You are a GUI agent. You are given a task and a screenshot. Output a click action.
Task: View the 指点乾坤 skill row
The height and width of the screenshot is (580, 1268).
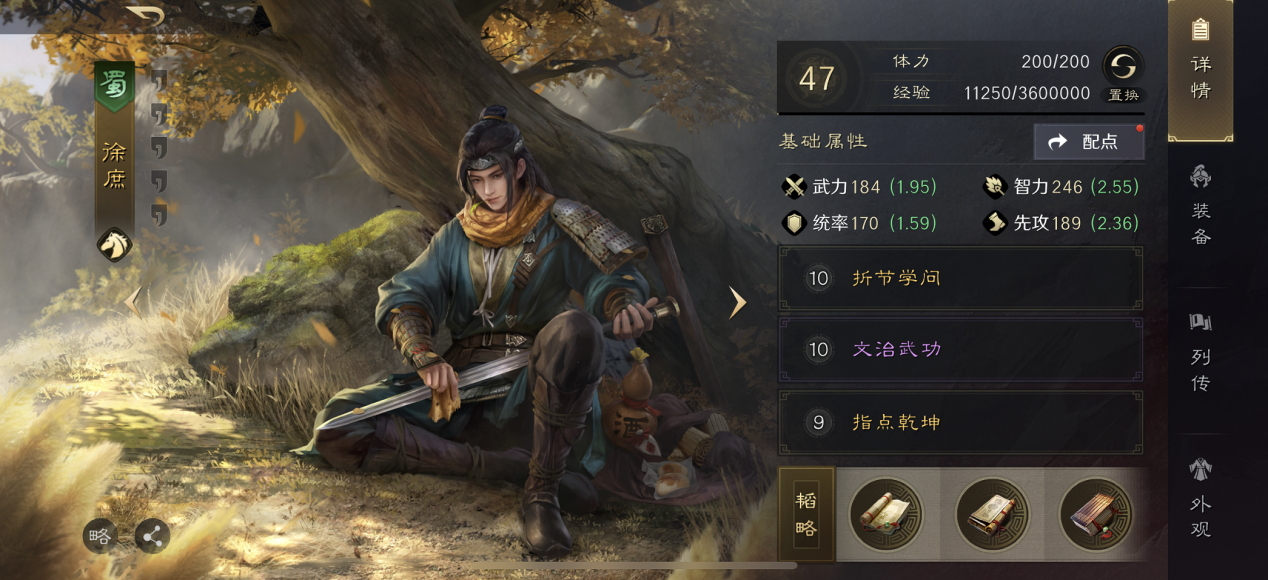pyautogui.click(x=960, y=423)
